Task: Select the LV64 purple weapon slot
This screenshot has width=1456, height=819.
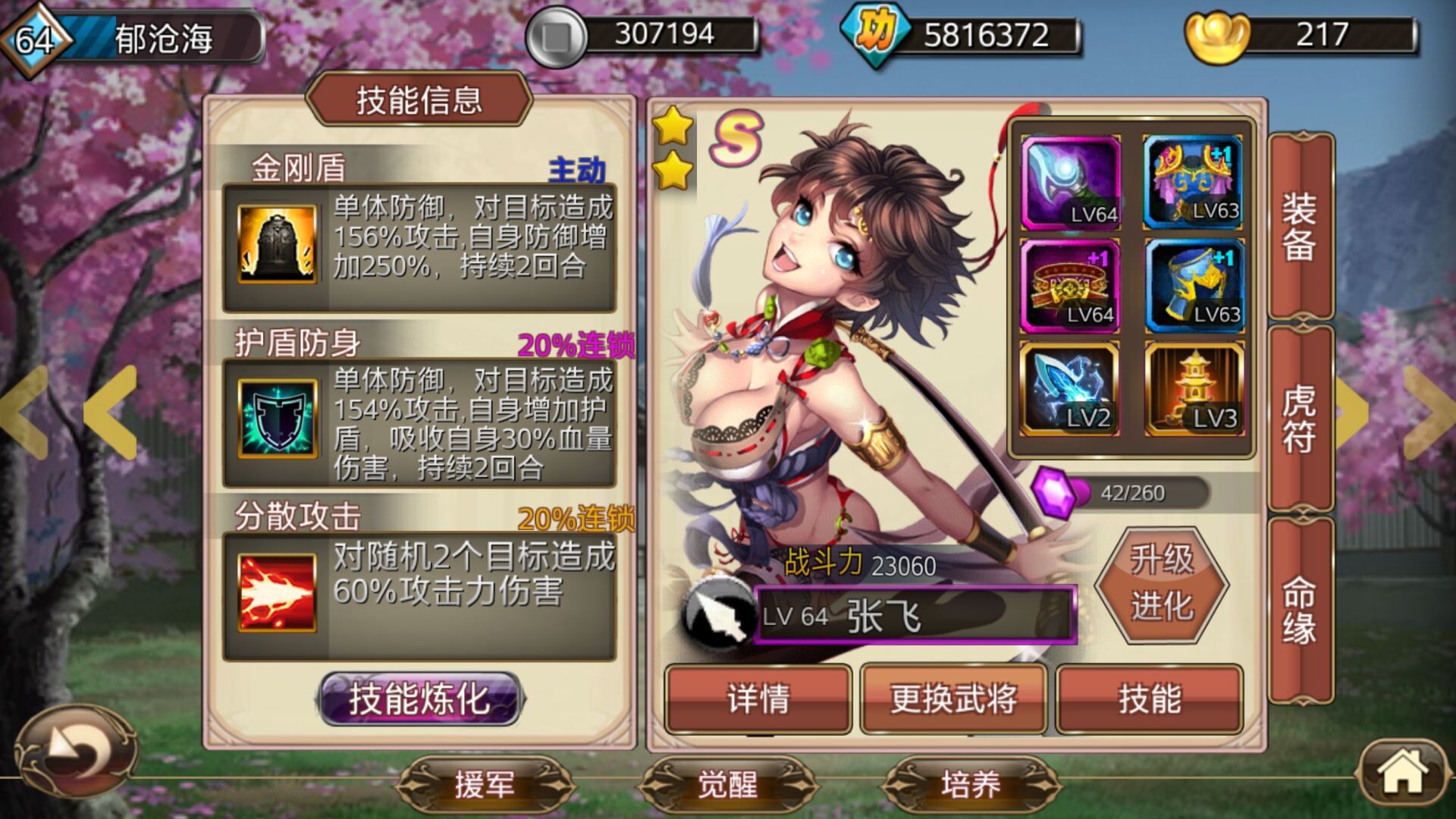Action: pyautogui.click(x=1070, y=183)
